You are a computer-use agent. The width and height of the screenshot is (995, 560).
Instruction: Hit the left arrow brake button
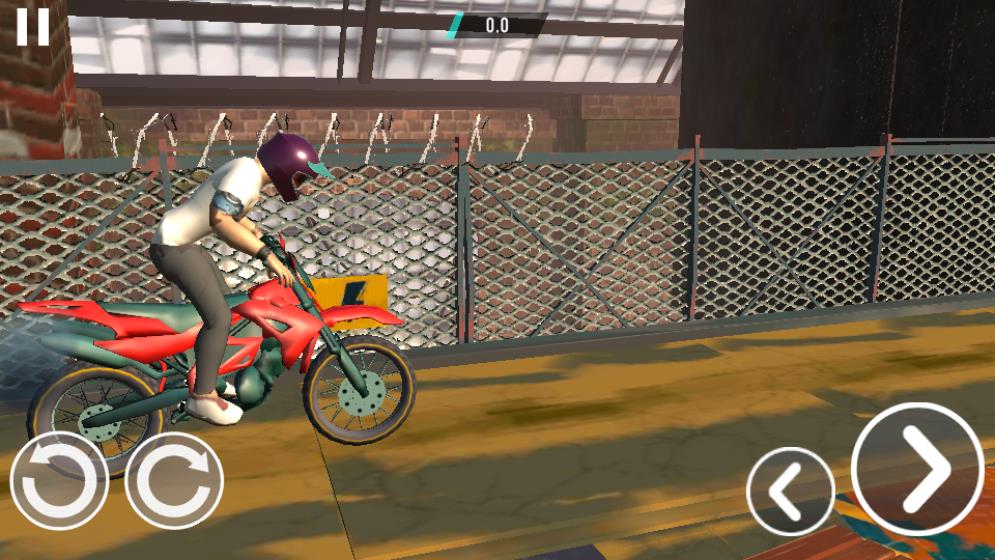pos(790,491)
